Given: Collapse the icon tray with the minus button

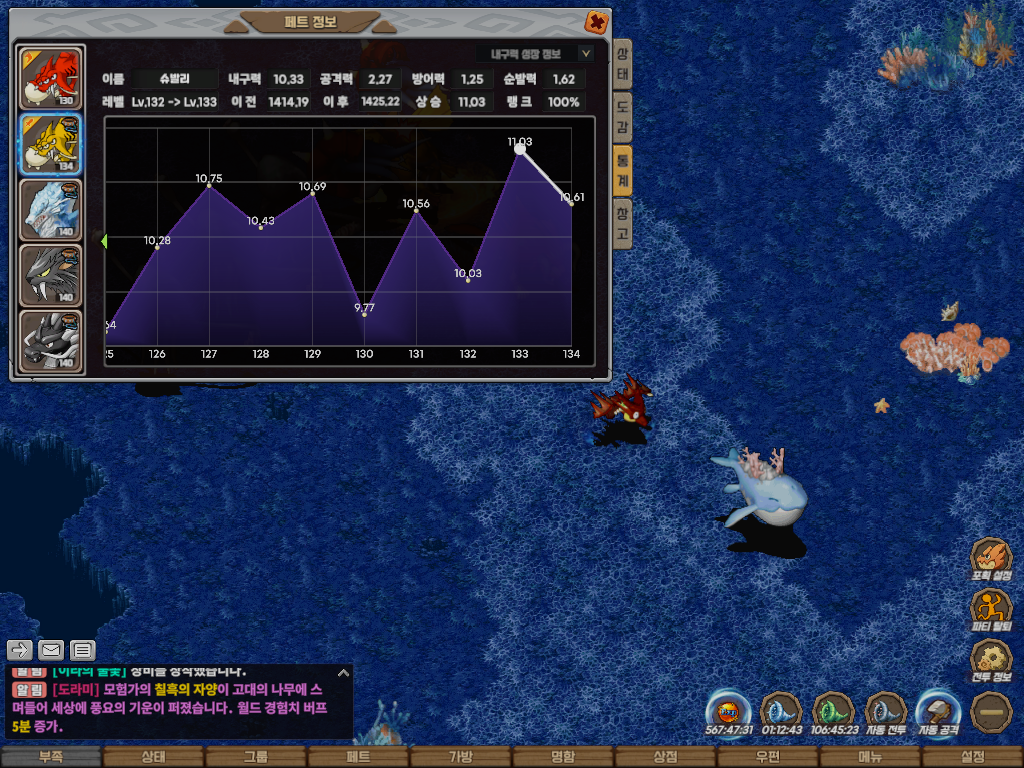Looking at the screenshot, I should click(992, 713).
